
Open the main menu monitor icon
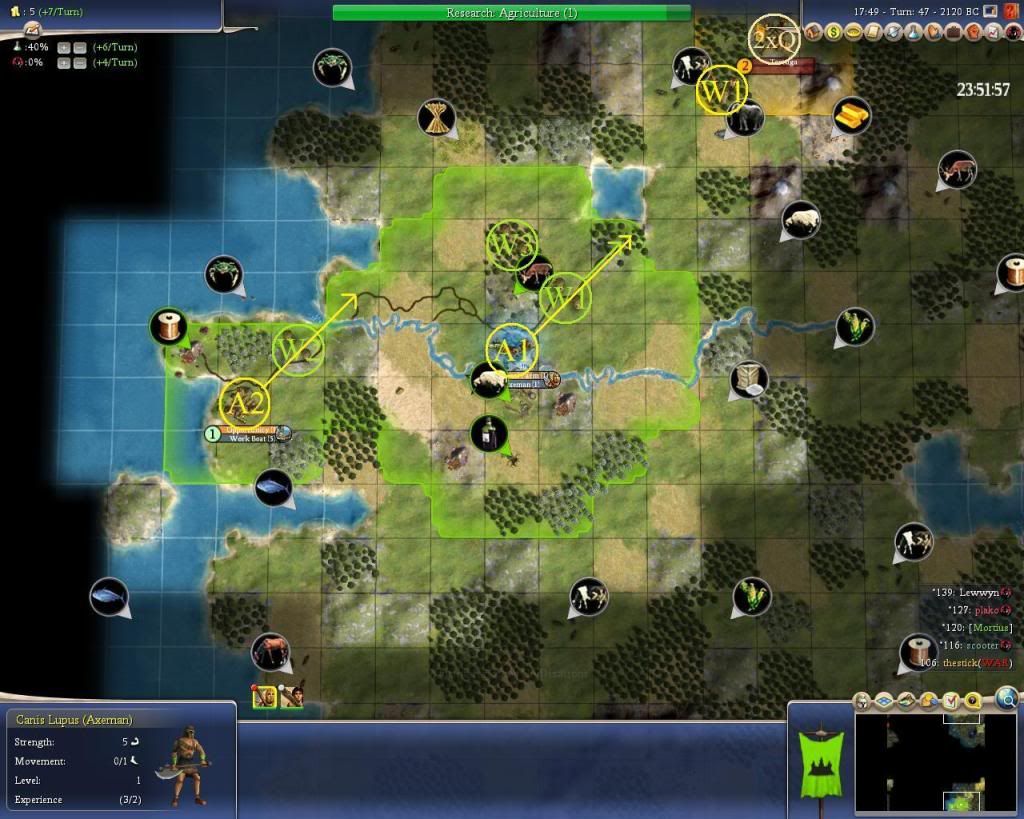(x=990, y=11)
